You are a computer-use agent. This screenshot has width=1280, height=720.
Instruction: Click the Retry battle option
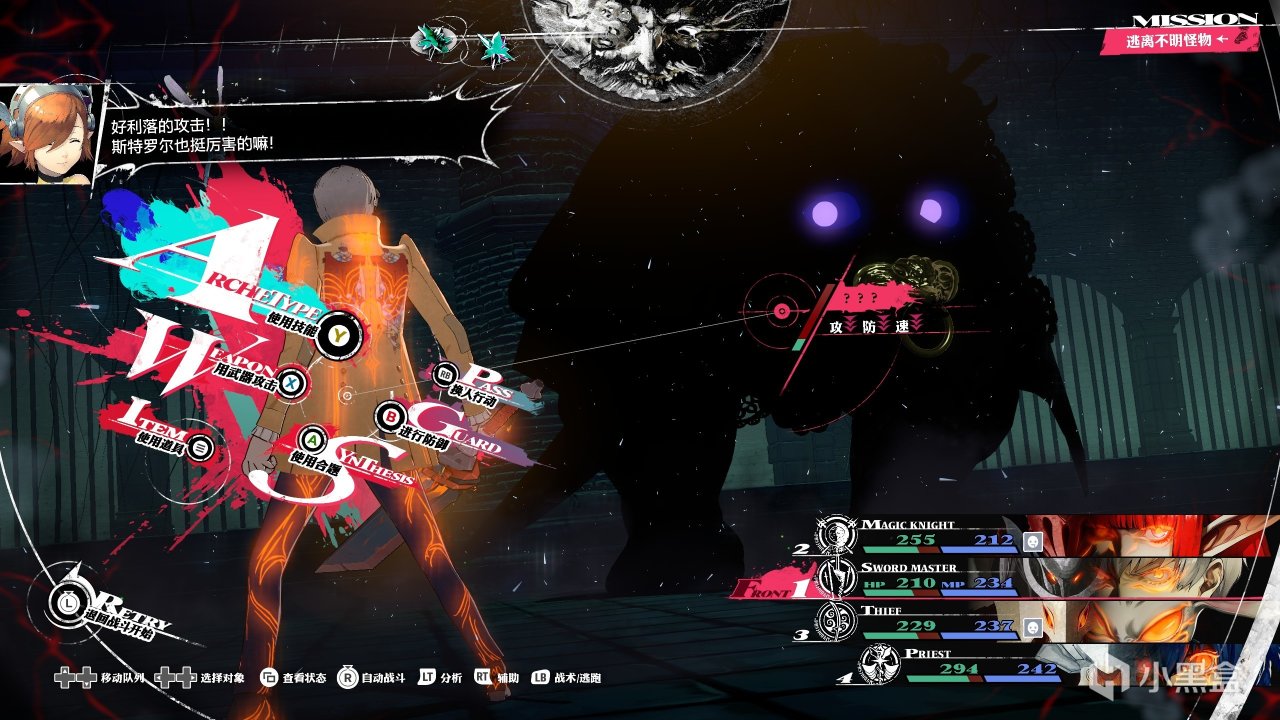(x=64, y=602)
